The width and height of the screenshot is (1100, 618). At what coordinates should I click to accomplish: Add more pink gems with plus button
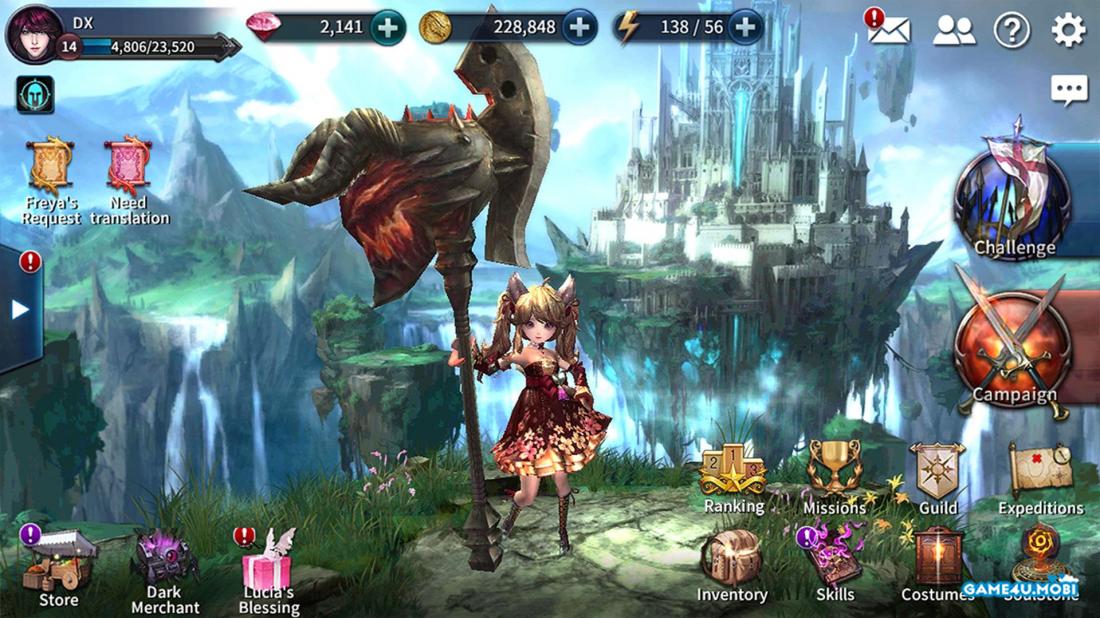pyautogui.click(x=388, y=28)
